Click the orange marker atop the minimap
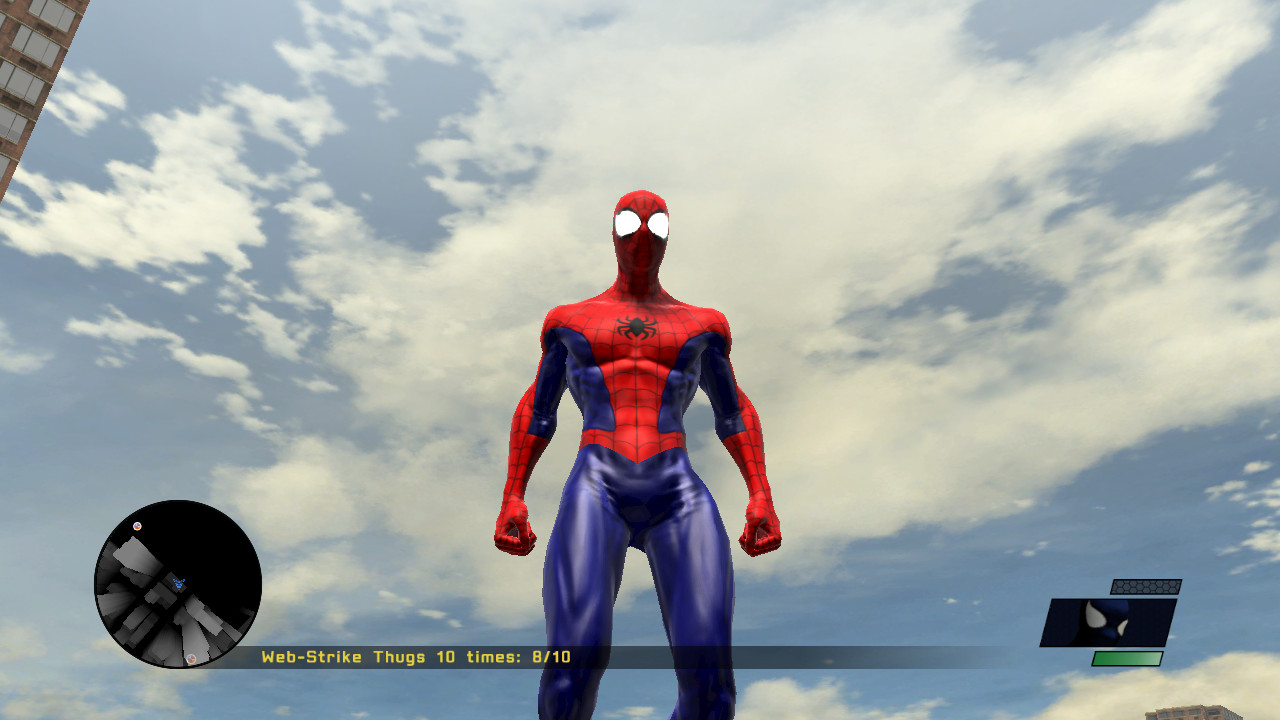The image size is (1280, 720). coord(137,525)
